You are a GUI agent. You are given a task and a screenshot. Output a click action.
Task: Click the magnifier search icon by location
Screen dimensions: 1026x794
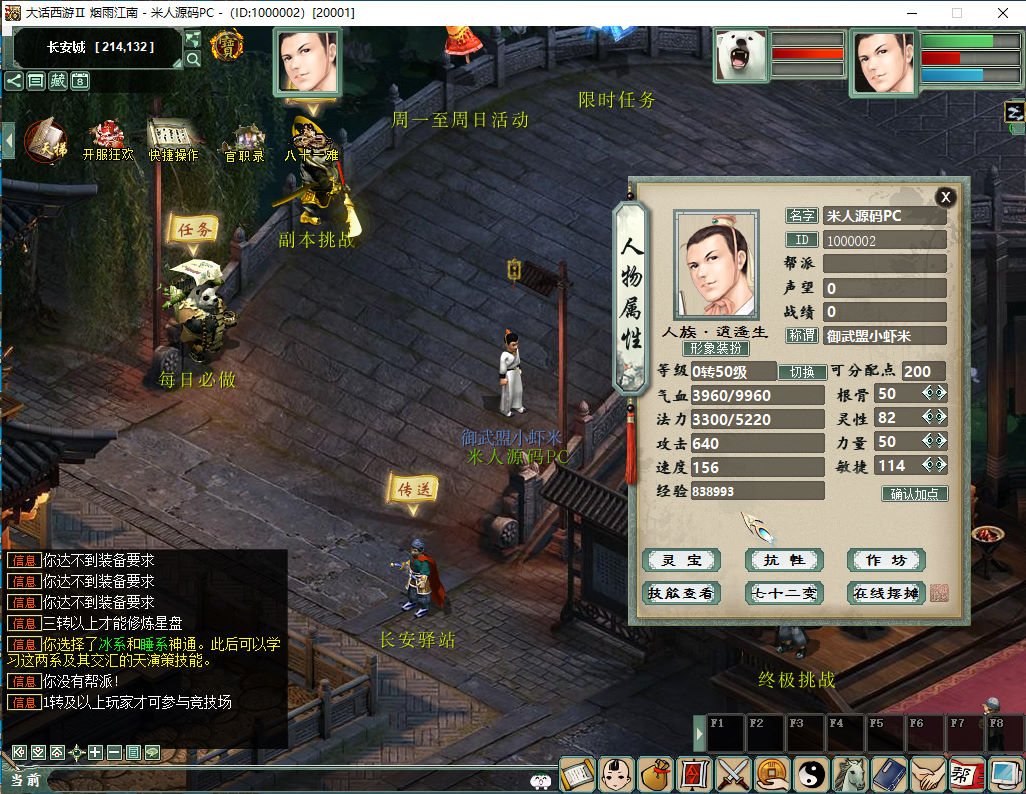[193, 59]
